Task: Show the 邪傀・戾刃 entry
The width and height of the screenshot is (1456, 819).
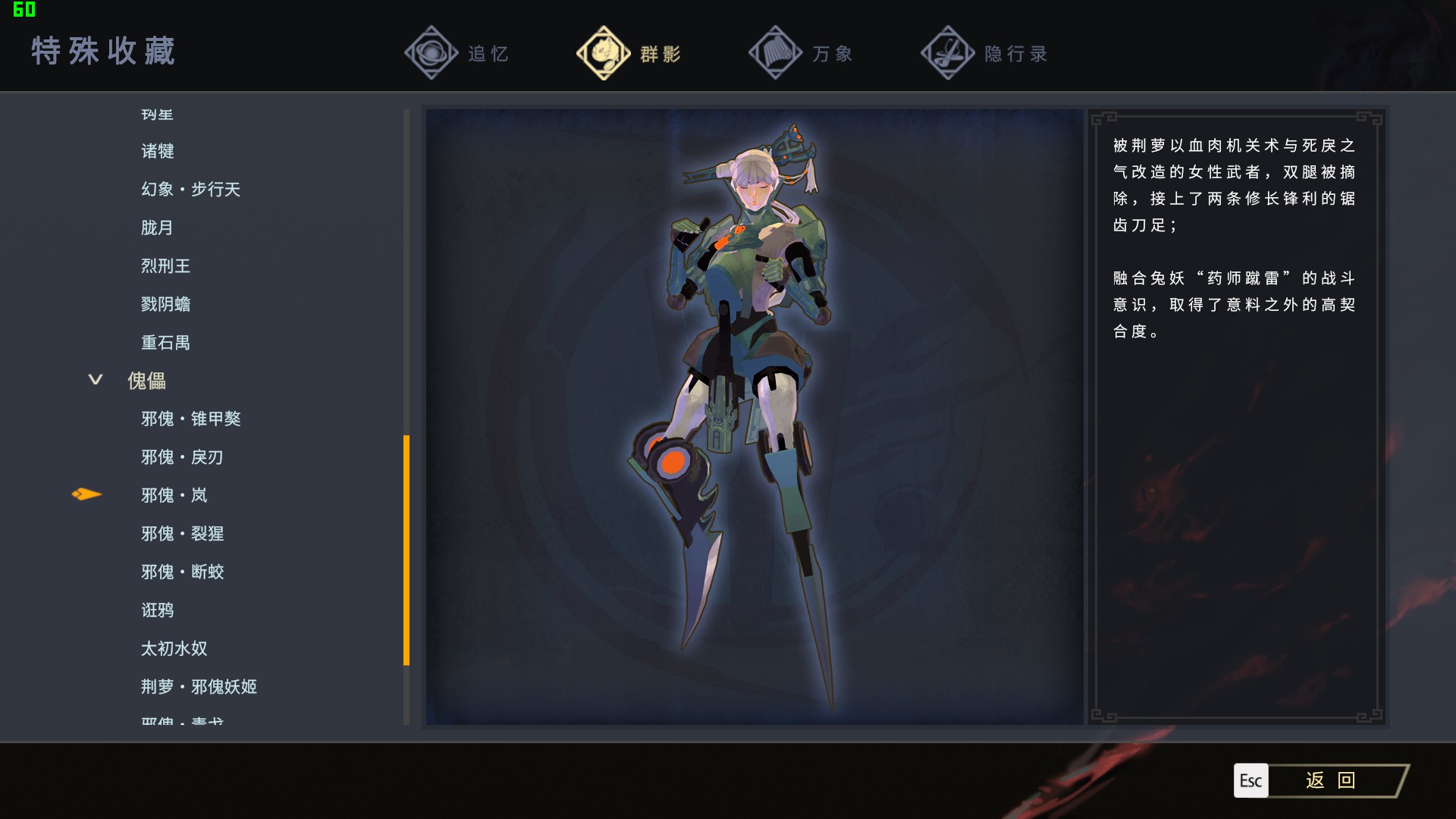Action: point(182,457)
